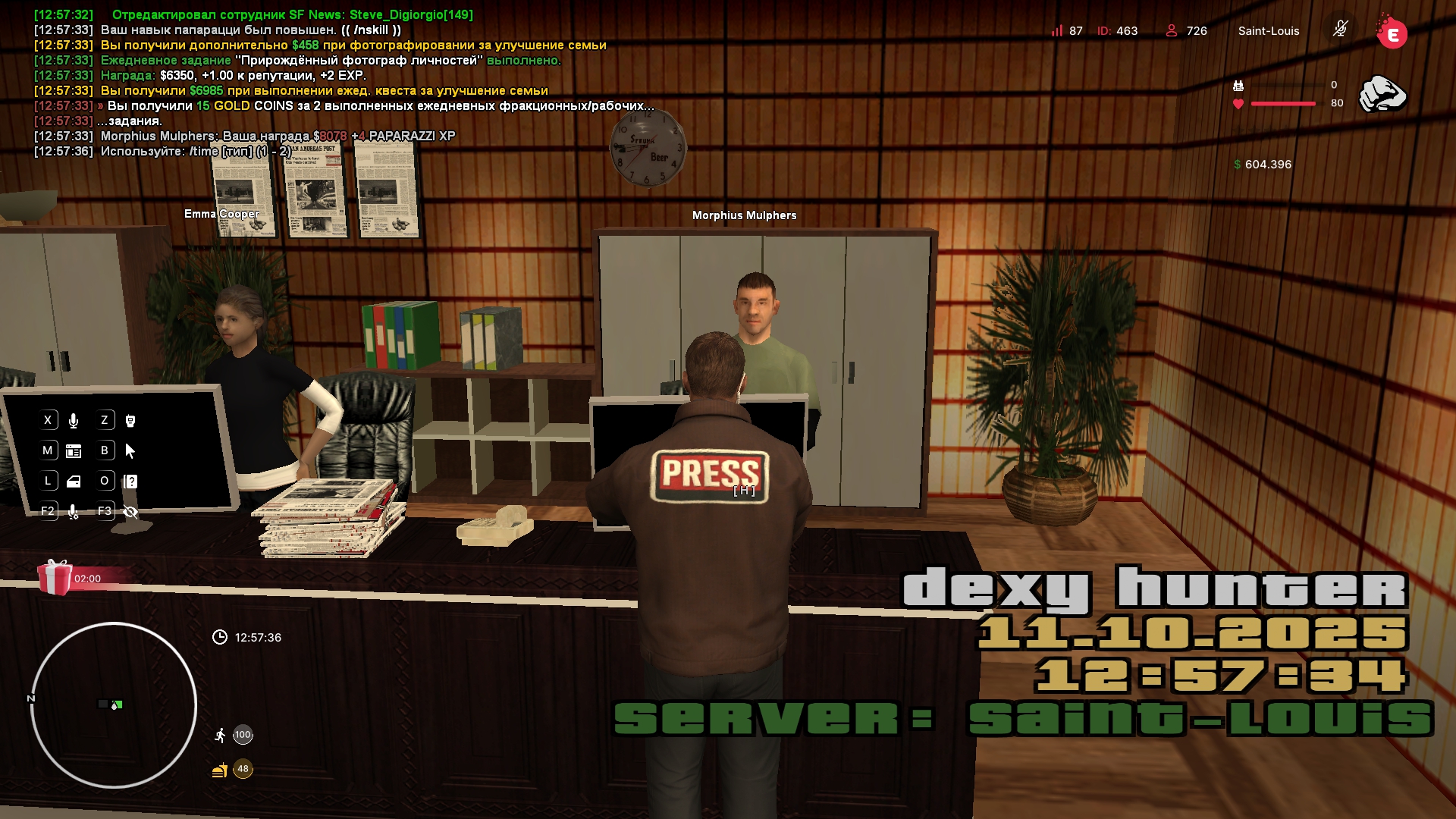Screen dimensions: 1456x819
Task: Open the gift box reward timer
Action: [x=55, y=577]
